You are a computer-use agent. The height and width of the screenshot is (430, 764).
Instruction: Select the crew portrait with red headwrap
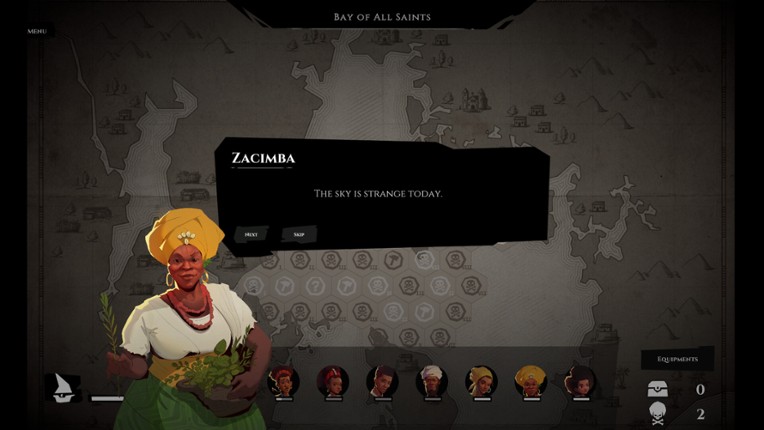coord(332,380)
